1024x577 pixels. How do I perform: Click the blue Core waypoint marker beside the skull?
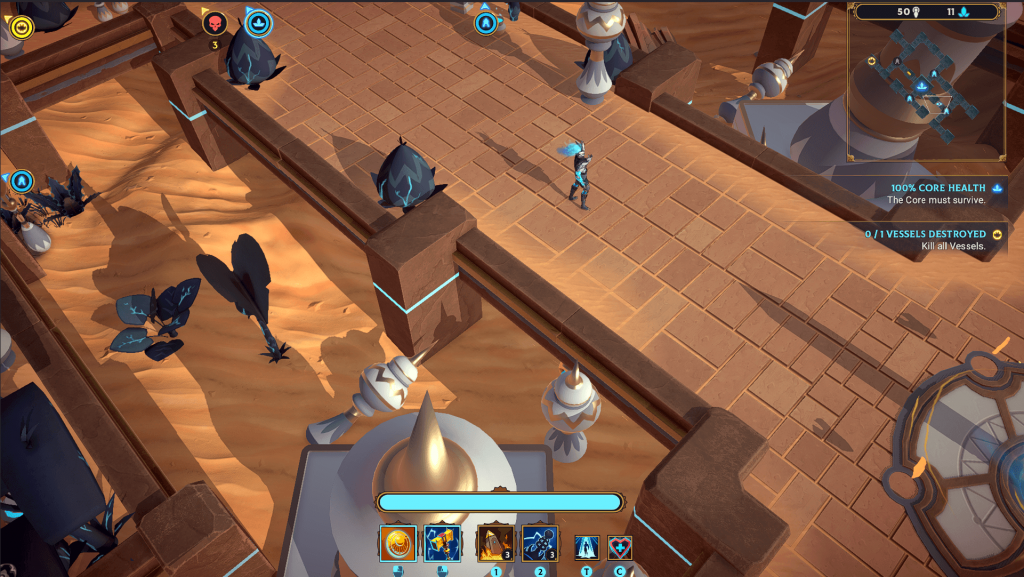click(258, 22)
